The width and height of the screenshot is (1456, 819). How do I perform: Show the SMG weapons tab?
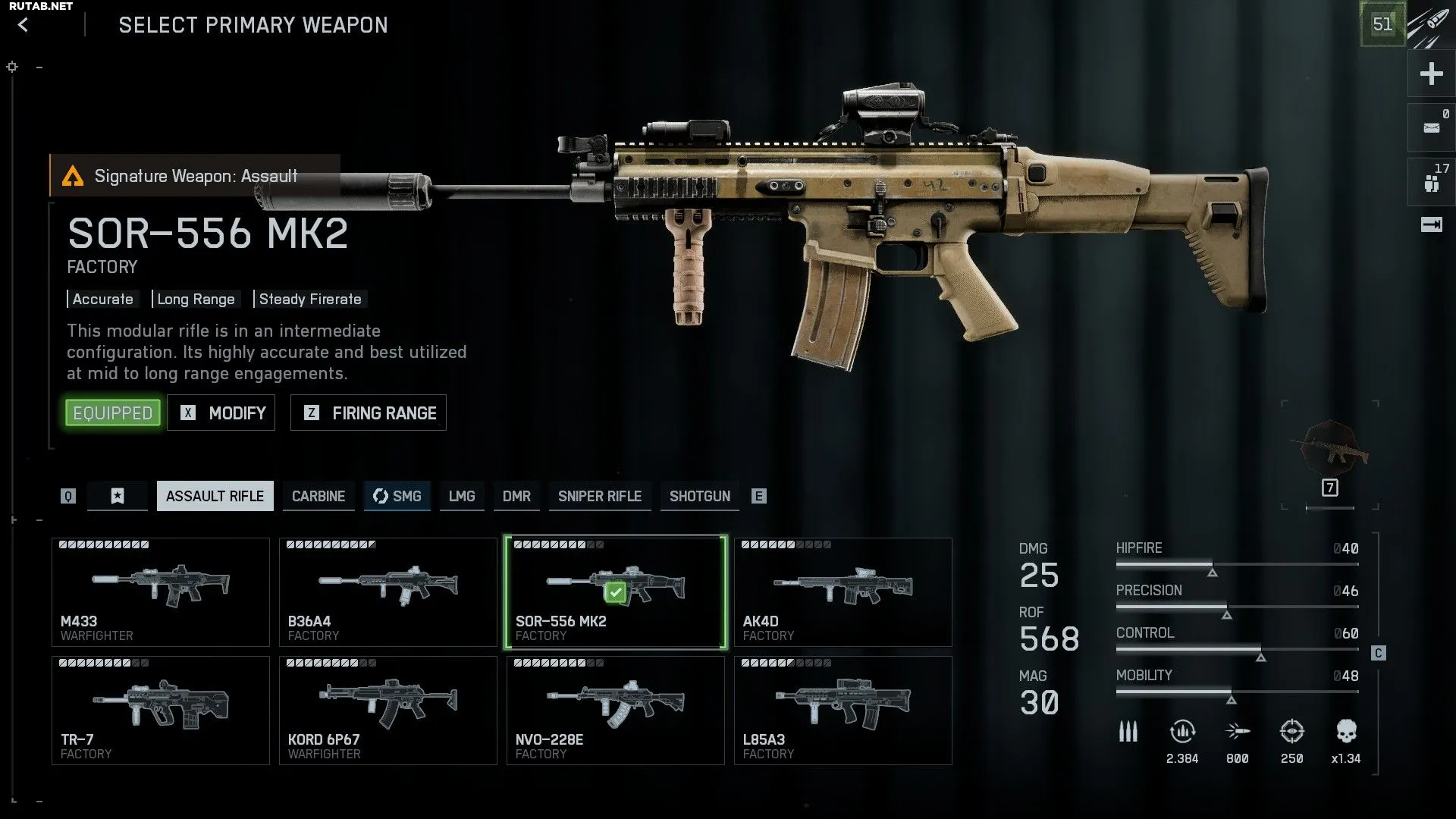click(397, 496)
